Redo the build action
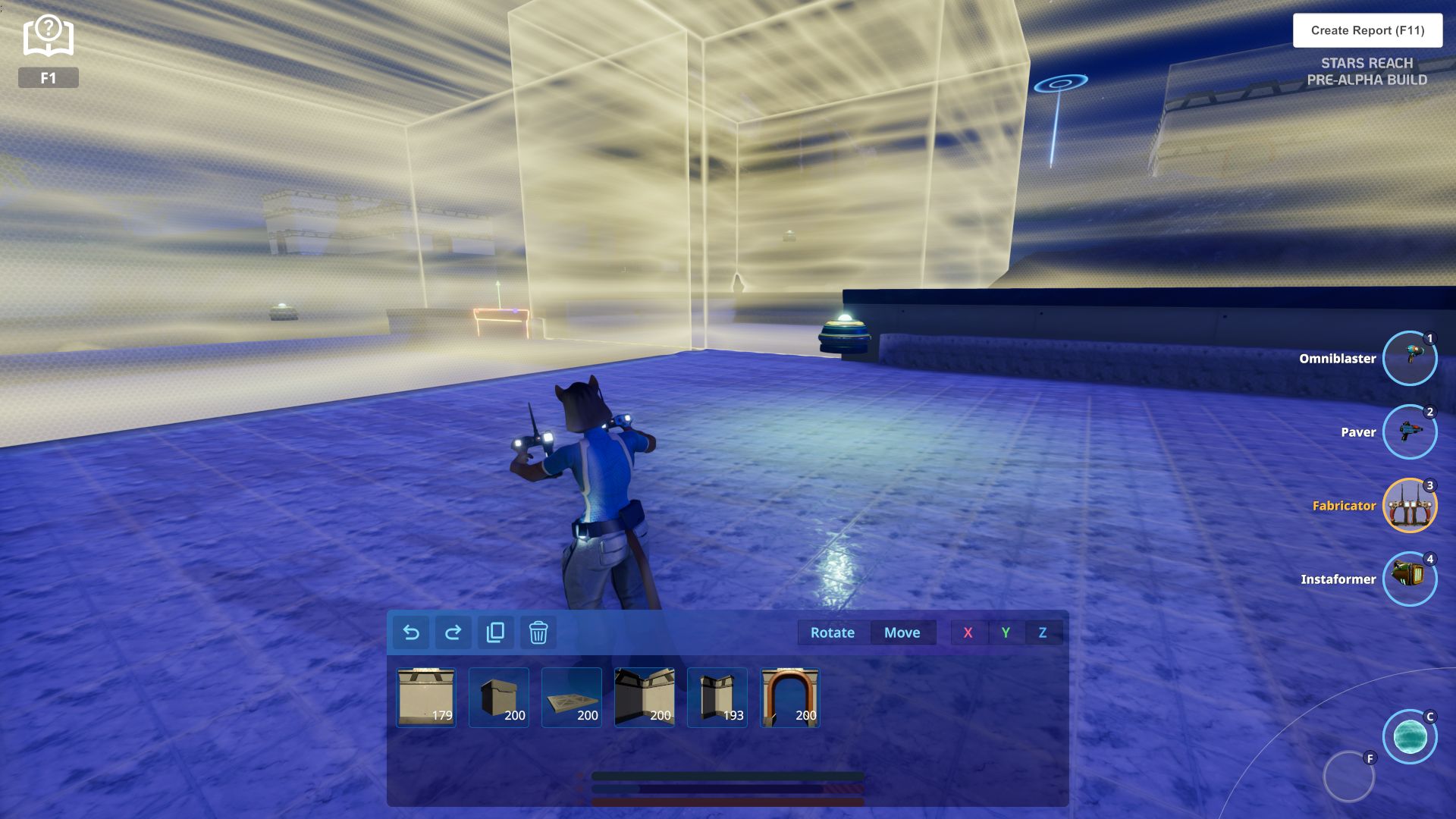Screen dimensions: 1456x819 (453, 632)
